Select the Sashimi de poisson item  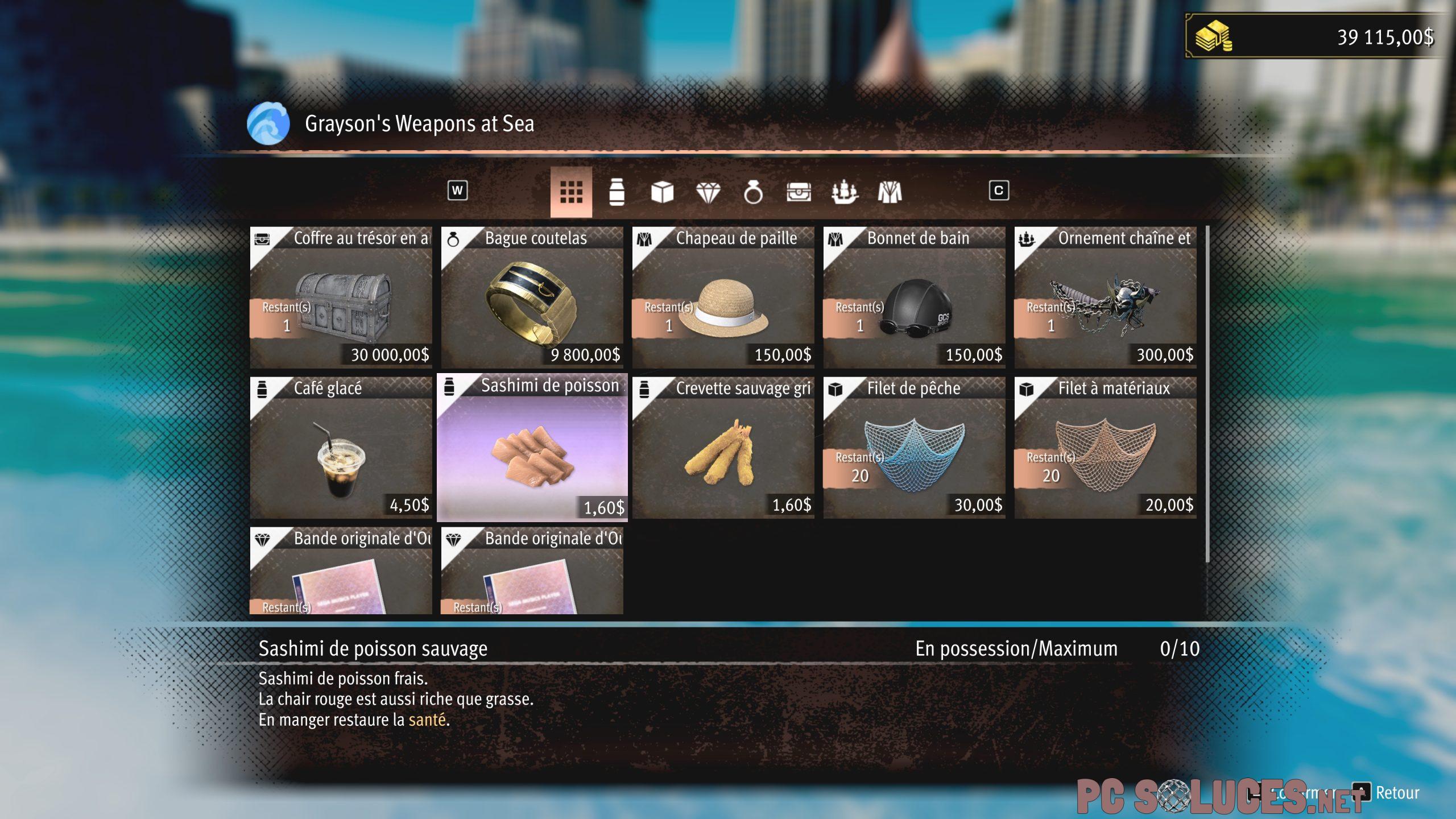point(532,448)
